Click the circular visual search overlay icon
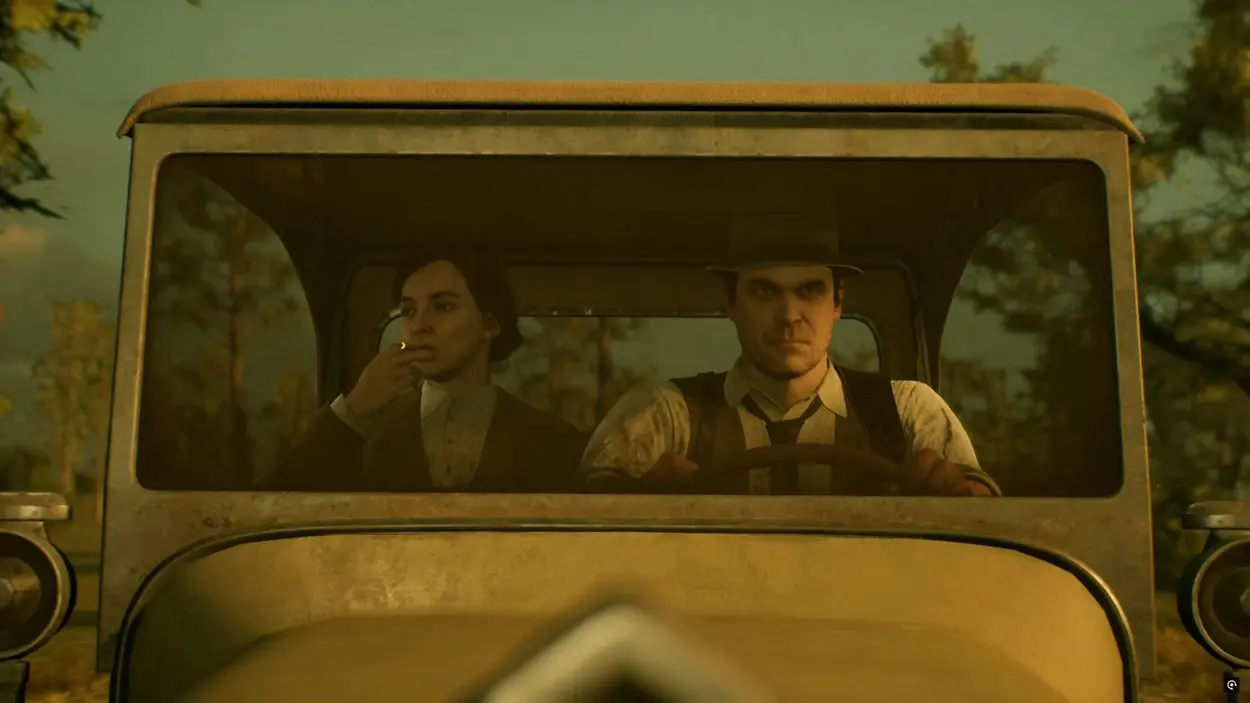Screen dimensions: 1250x703 tap(1231, 685)
